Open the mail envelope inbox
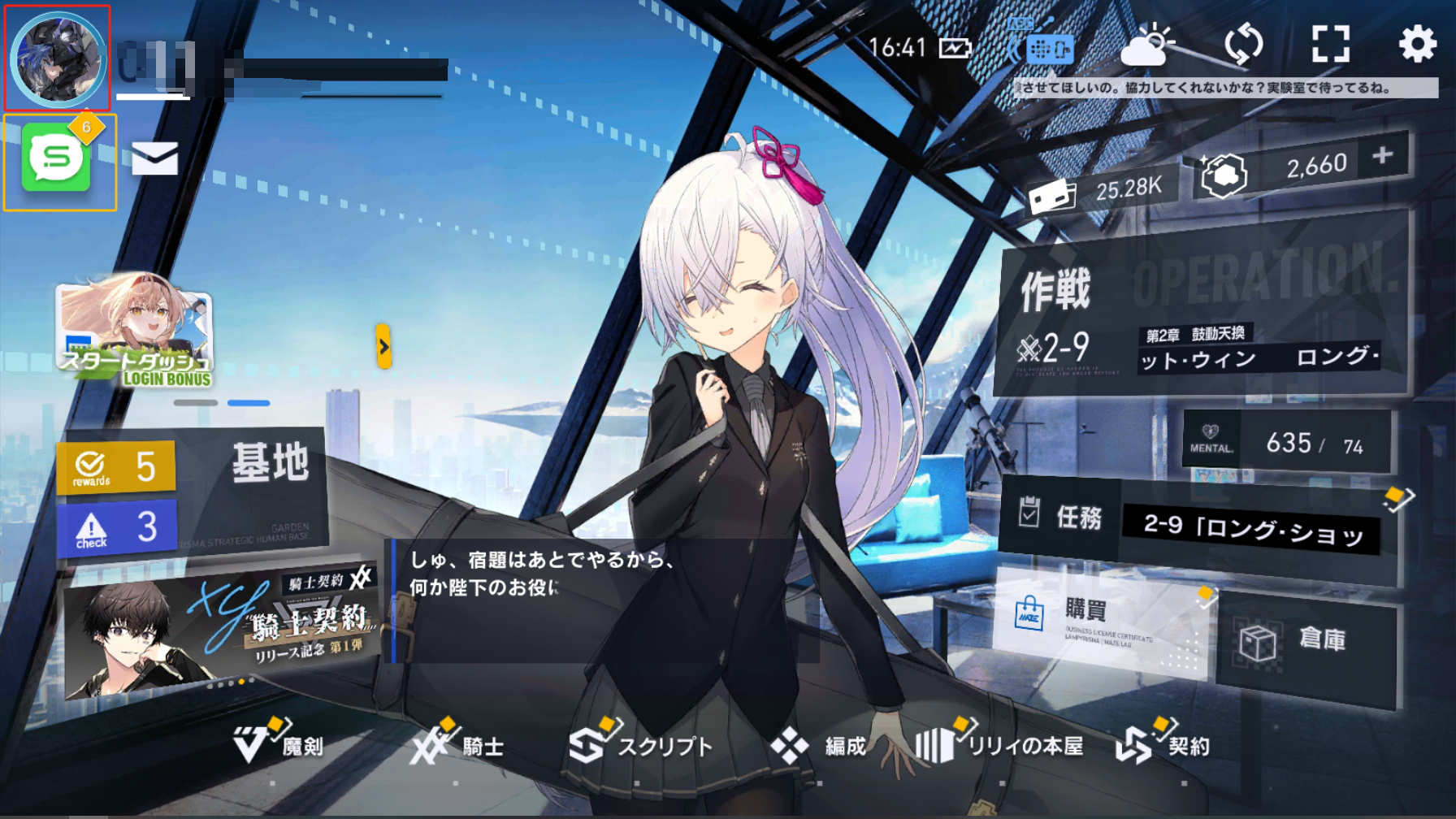The width and height of the screenshot is (1456, 819). (154, 158)
